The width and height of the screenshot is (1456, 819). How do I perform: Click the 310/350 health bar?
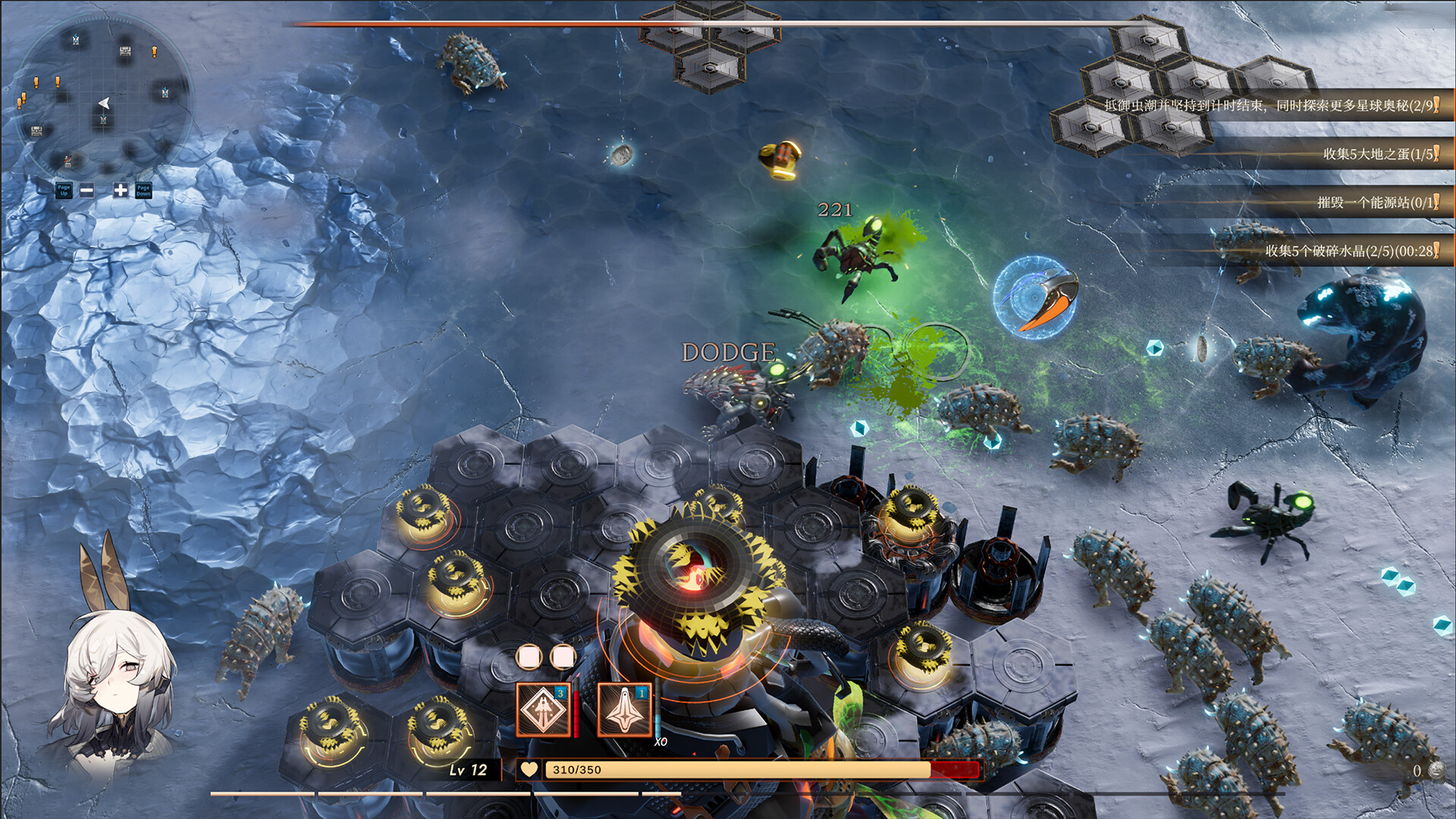tap(758, 770)
